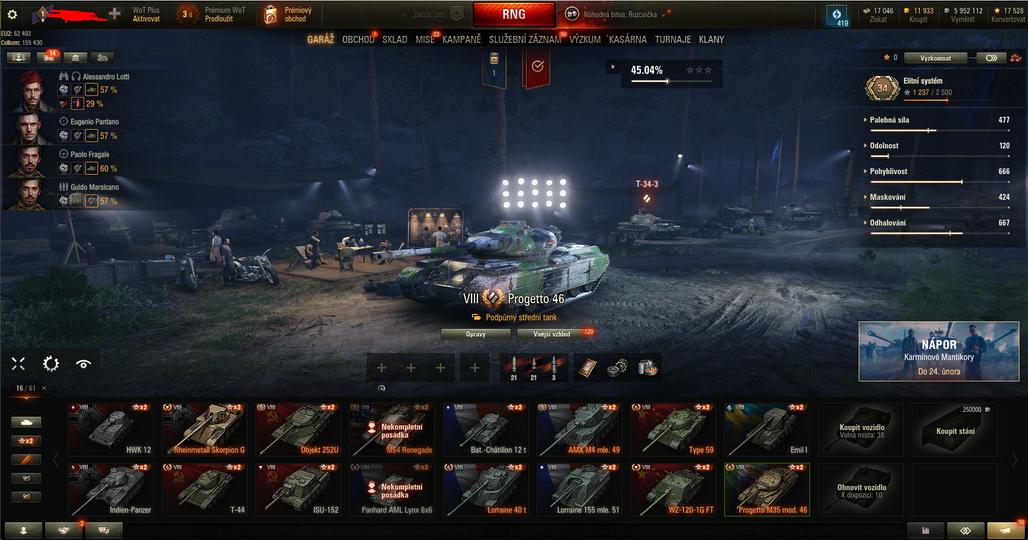Open Vnější vzhled exterior customization
The image size is (1028, 540).
[550, 334]
